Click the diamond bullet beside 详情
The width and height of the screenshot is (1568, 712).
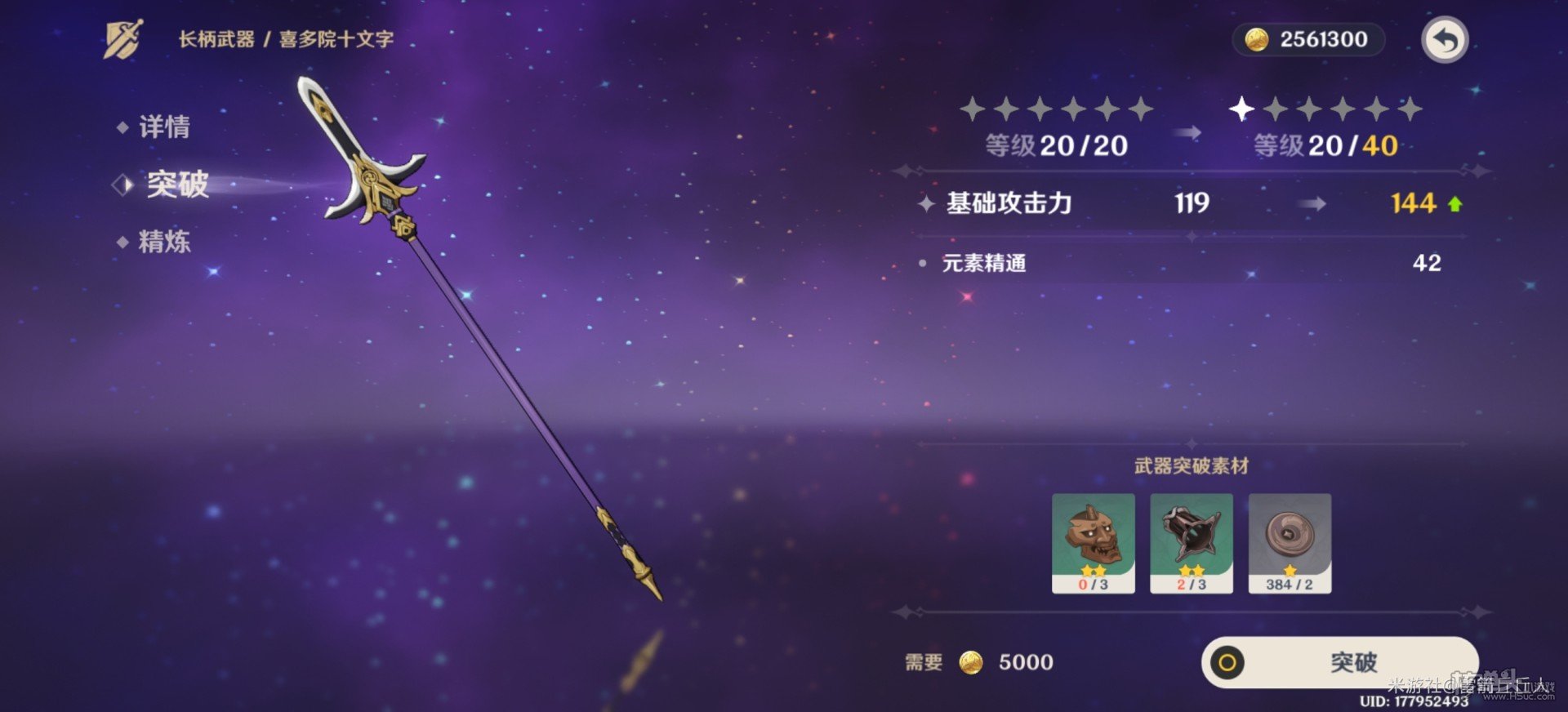click(121, 127)
